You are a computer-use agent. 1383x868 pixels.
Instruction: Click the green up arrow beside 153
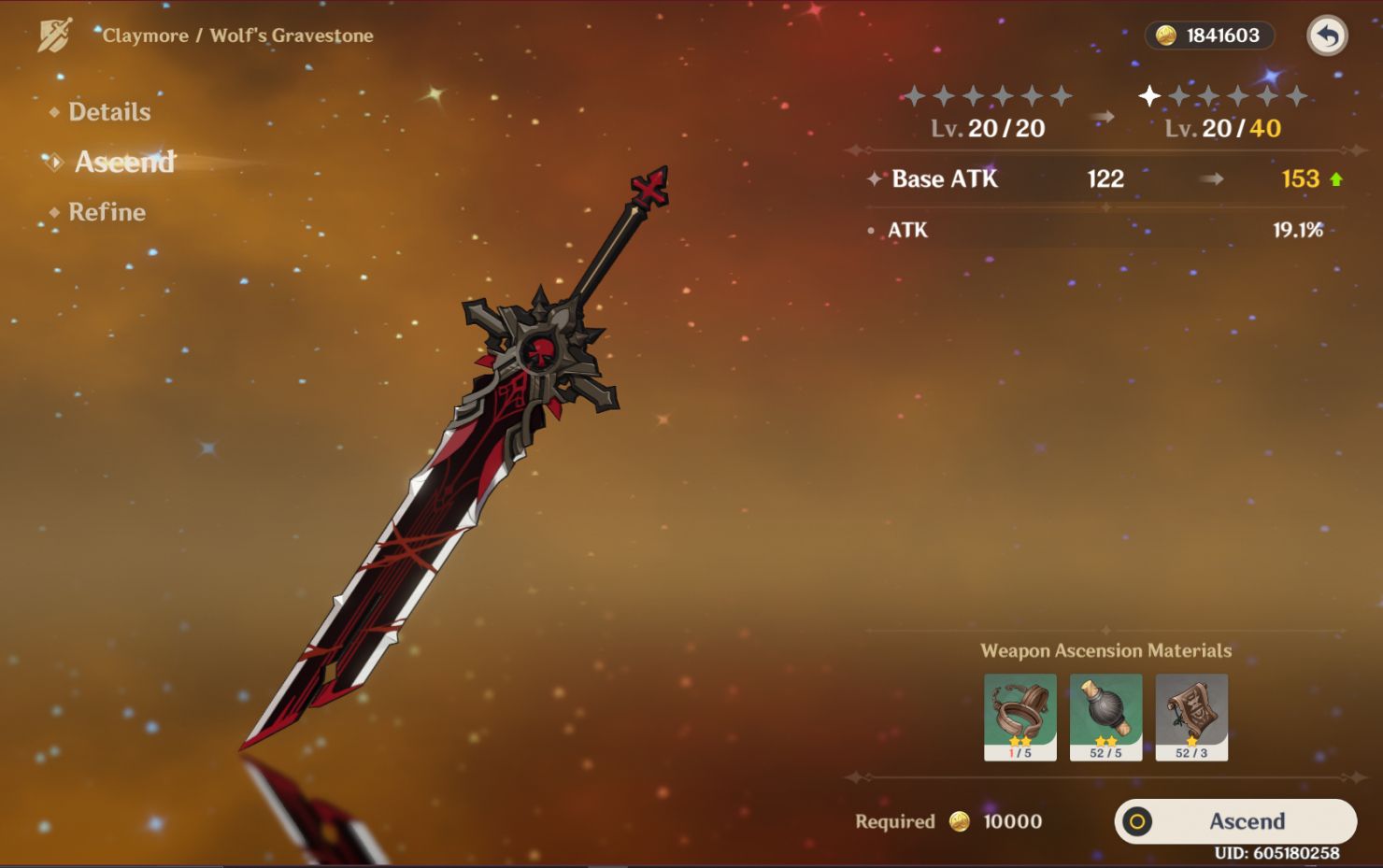[x=1336, y=179]
